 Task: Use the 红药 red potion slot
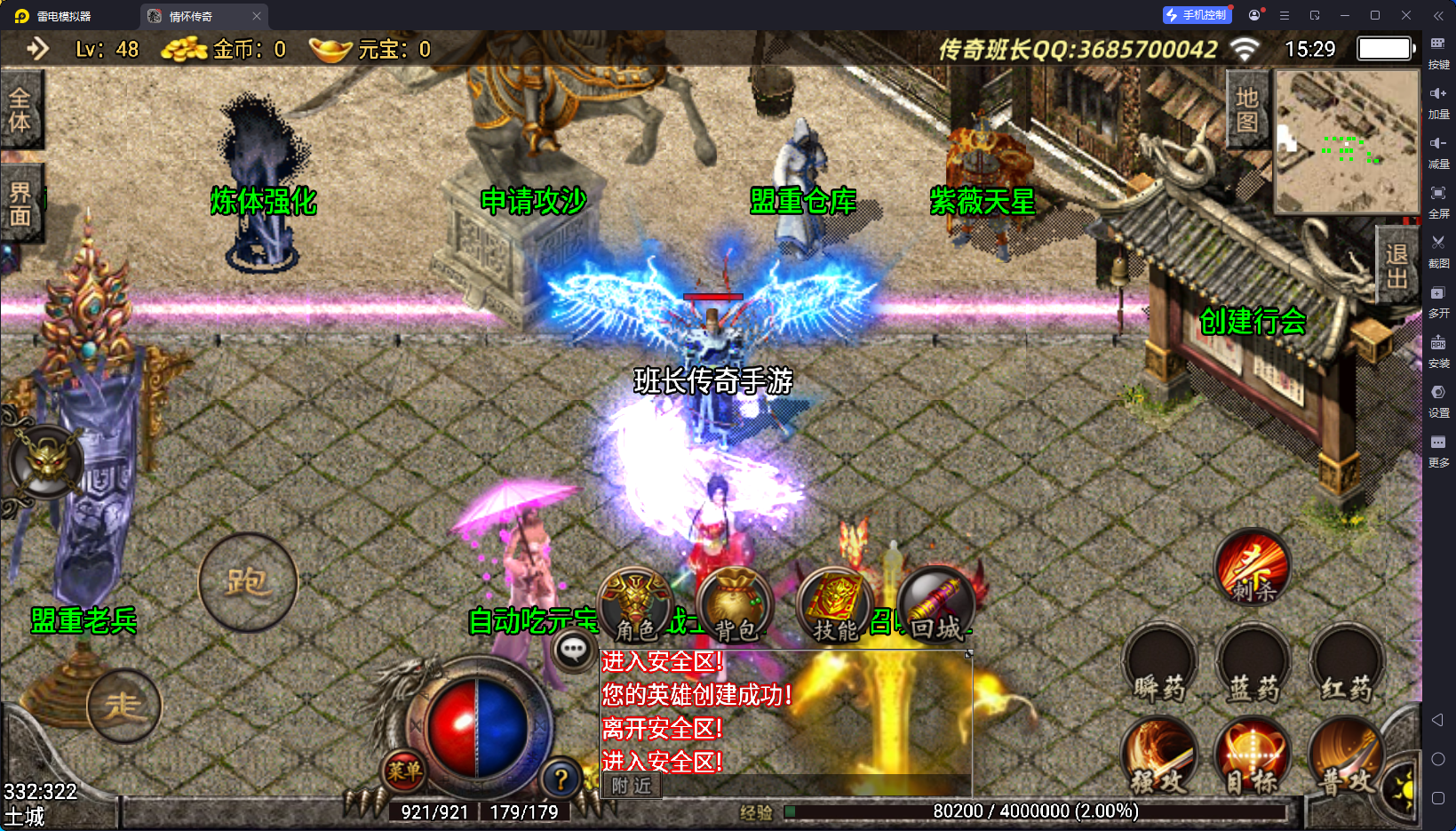pyautogui.click(x=1346, y=665)
